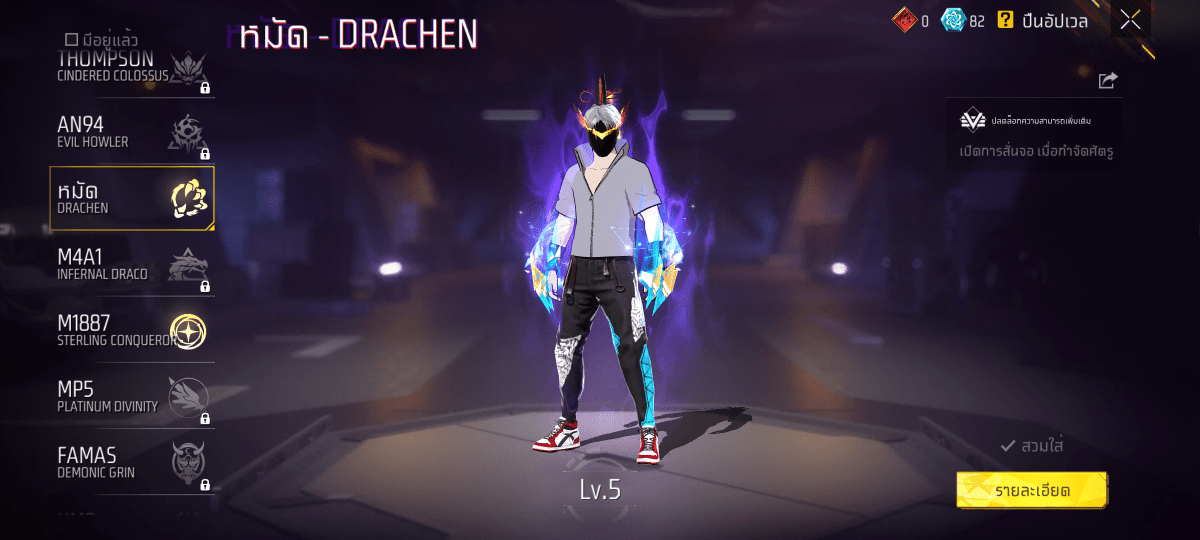
Task: Click the equip checkmark button
Action: [x=1031, y=446]
